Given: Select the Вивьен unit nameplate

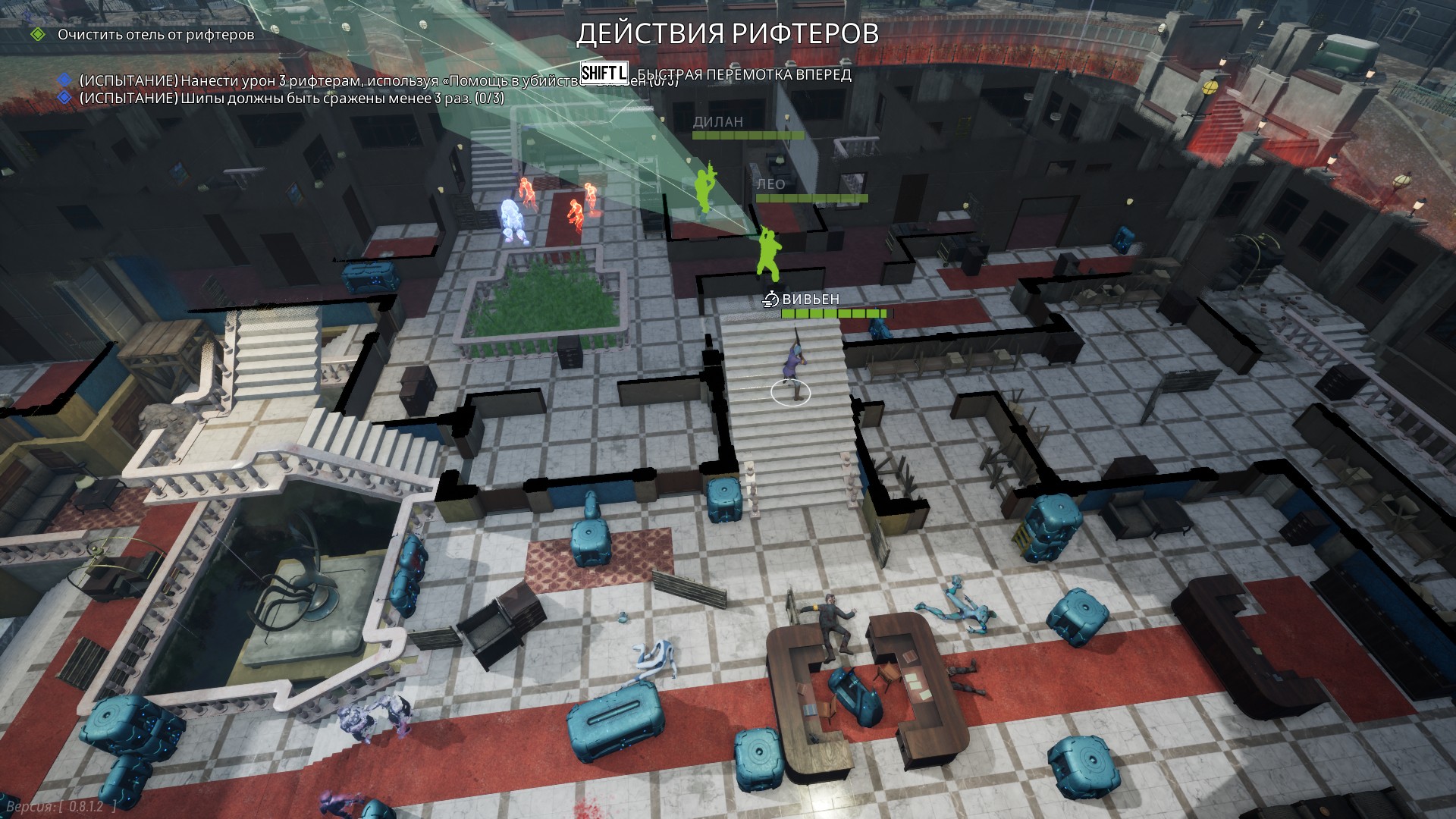Looking at the screenshot, I should pyautogui.click(x=810, y=300).
